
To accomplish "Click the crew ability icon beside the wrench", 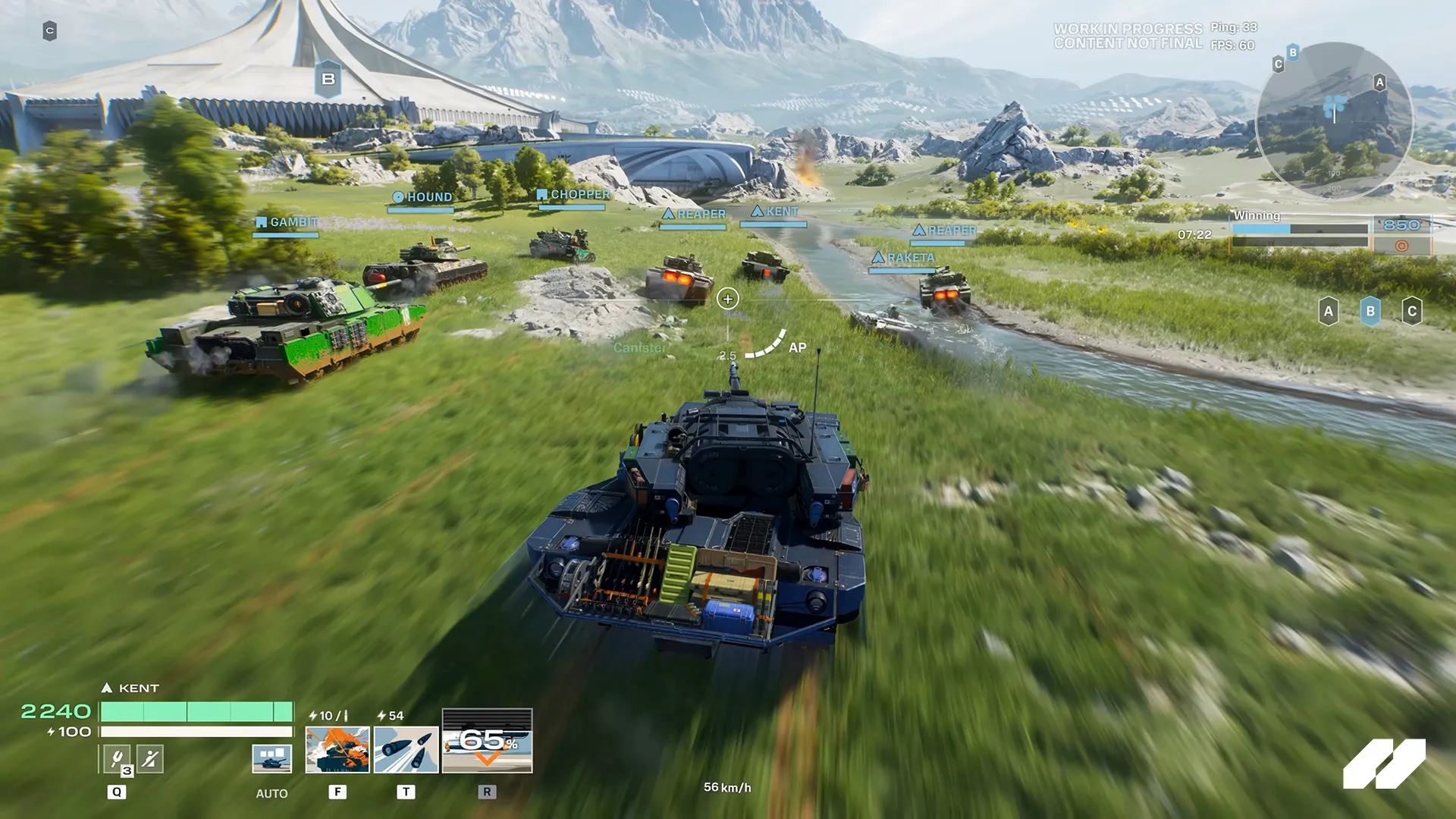I will [x=149, y=757].
